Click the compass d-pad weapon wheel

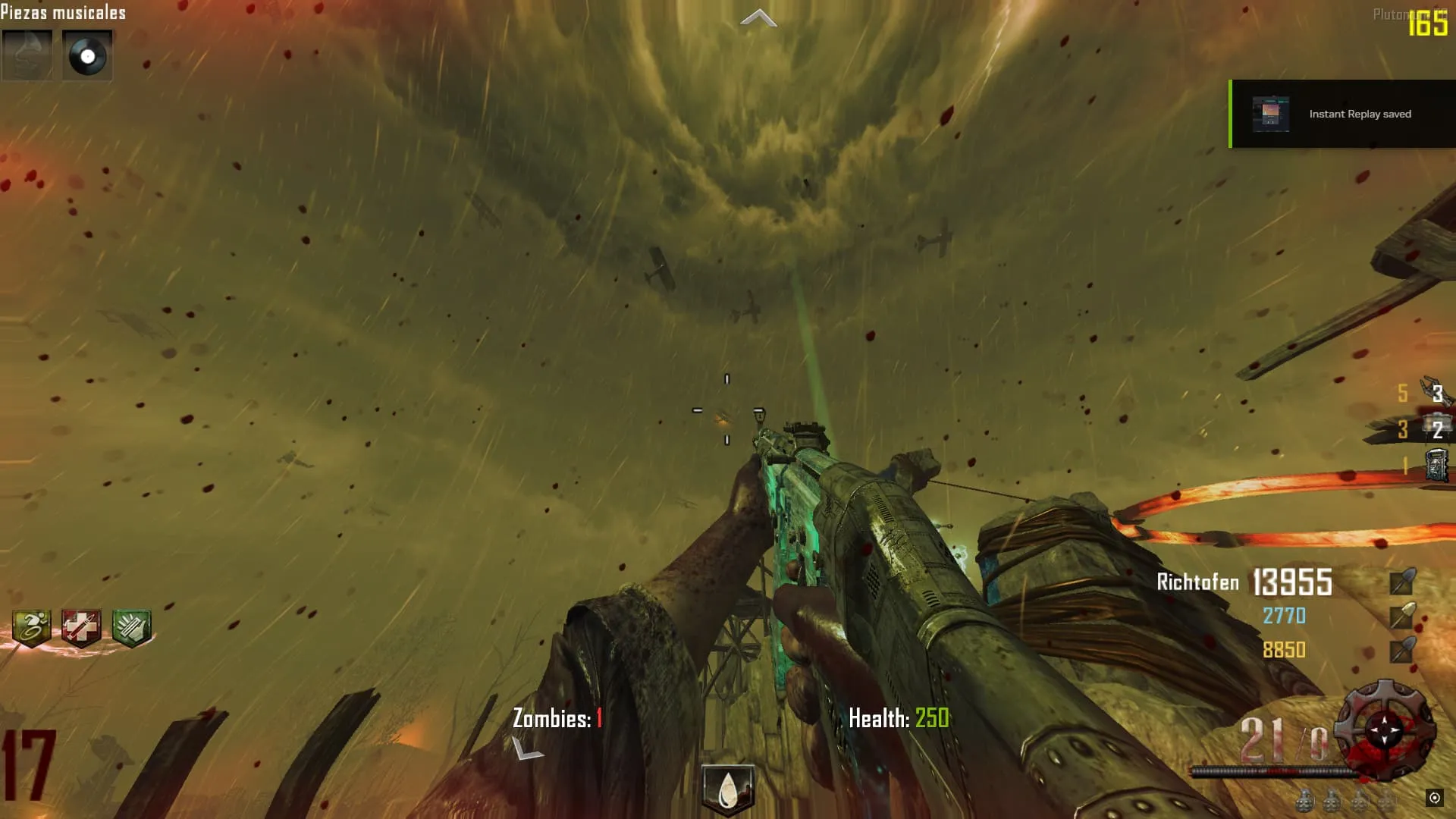pos(1385,730)
